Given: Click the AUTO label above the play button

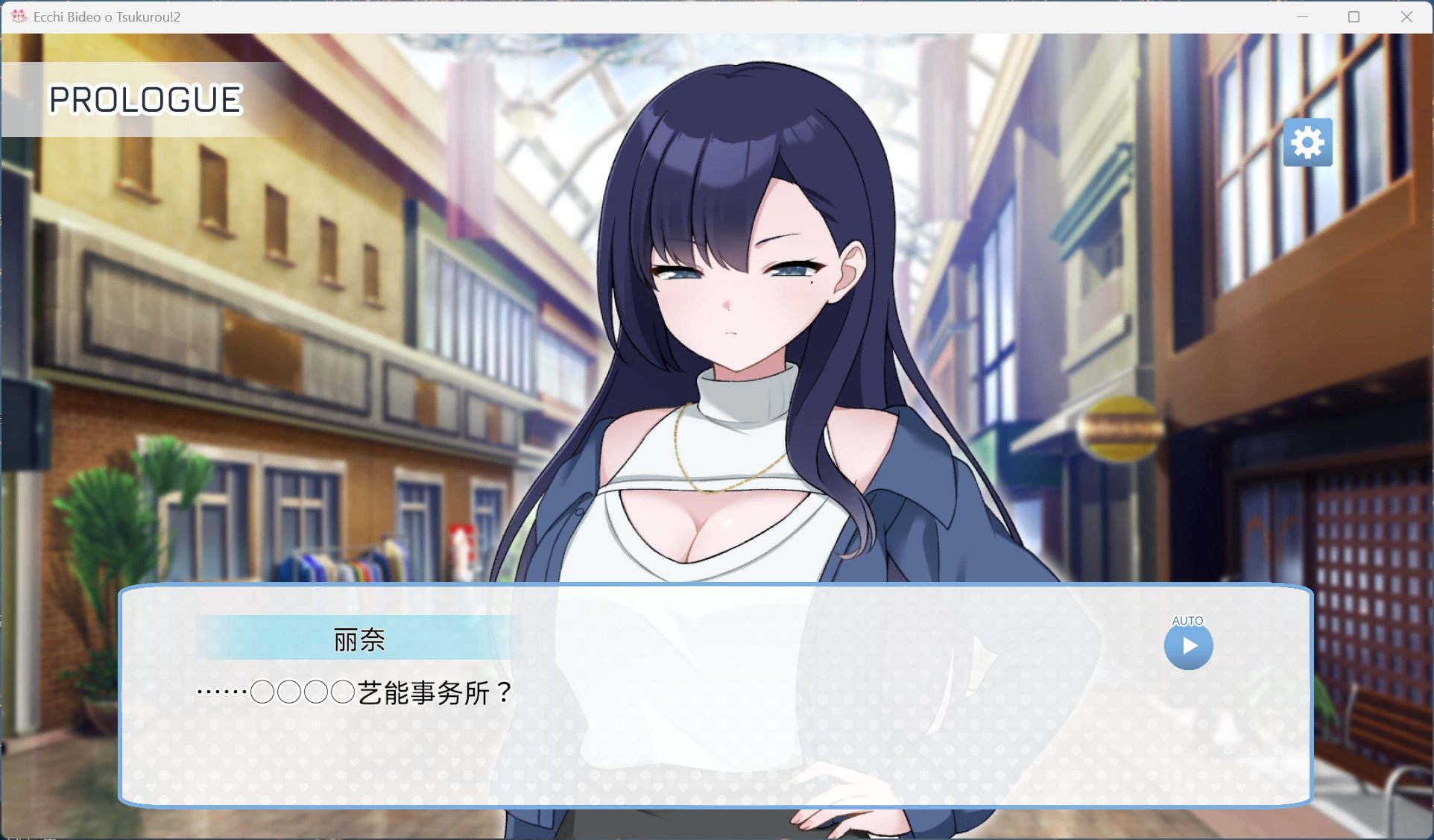Looking at the screenshot, I should point(1189,619).
